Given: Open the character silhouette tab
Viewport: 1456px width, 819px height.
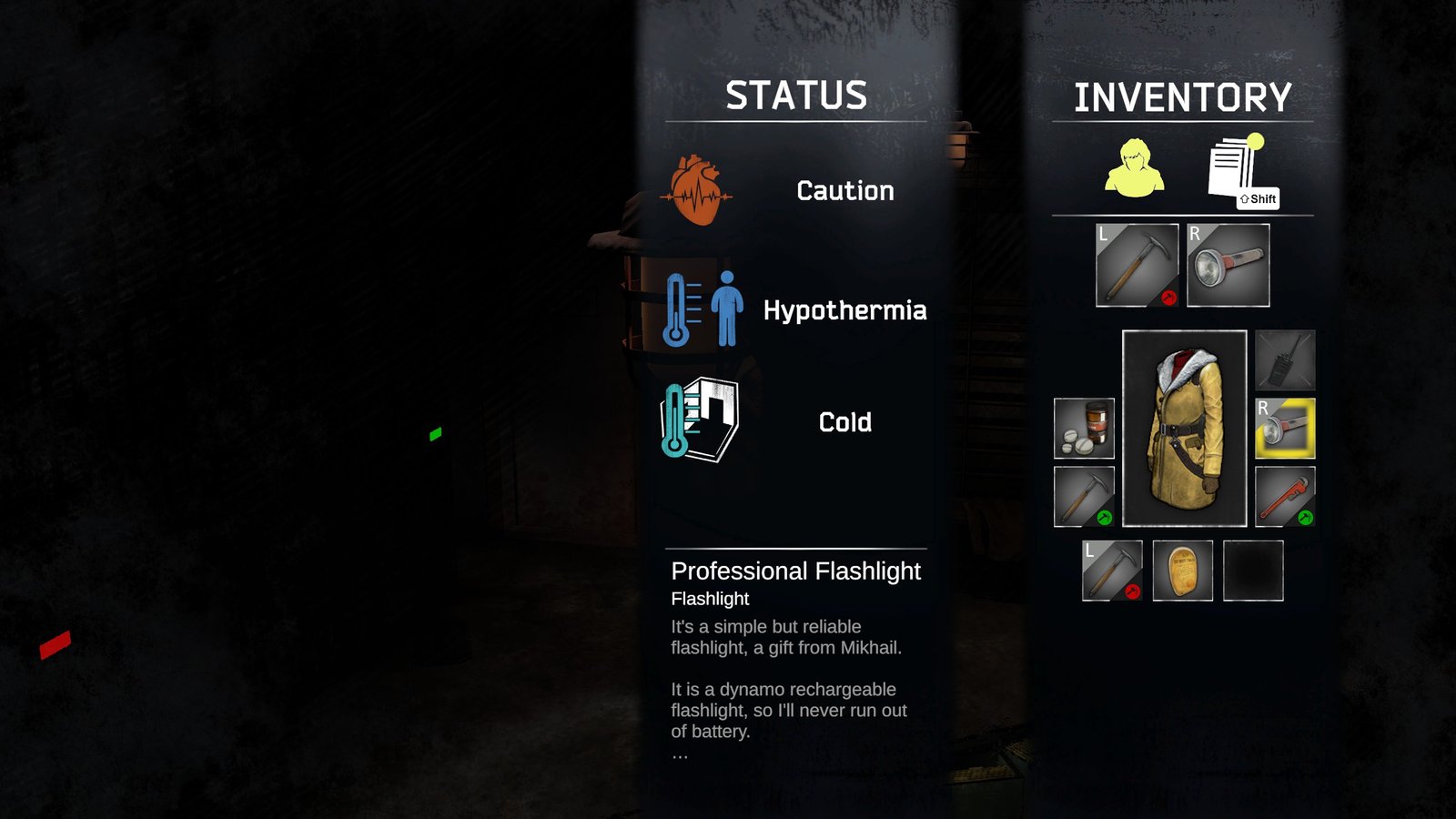Looking at the screenshot, I should [1134, 168].
